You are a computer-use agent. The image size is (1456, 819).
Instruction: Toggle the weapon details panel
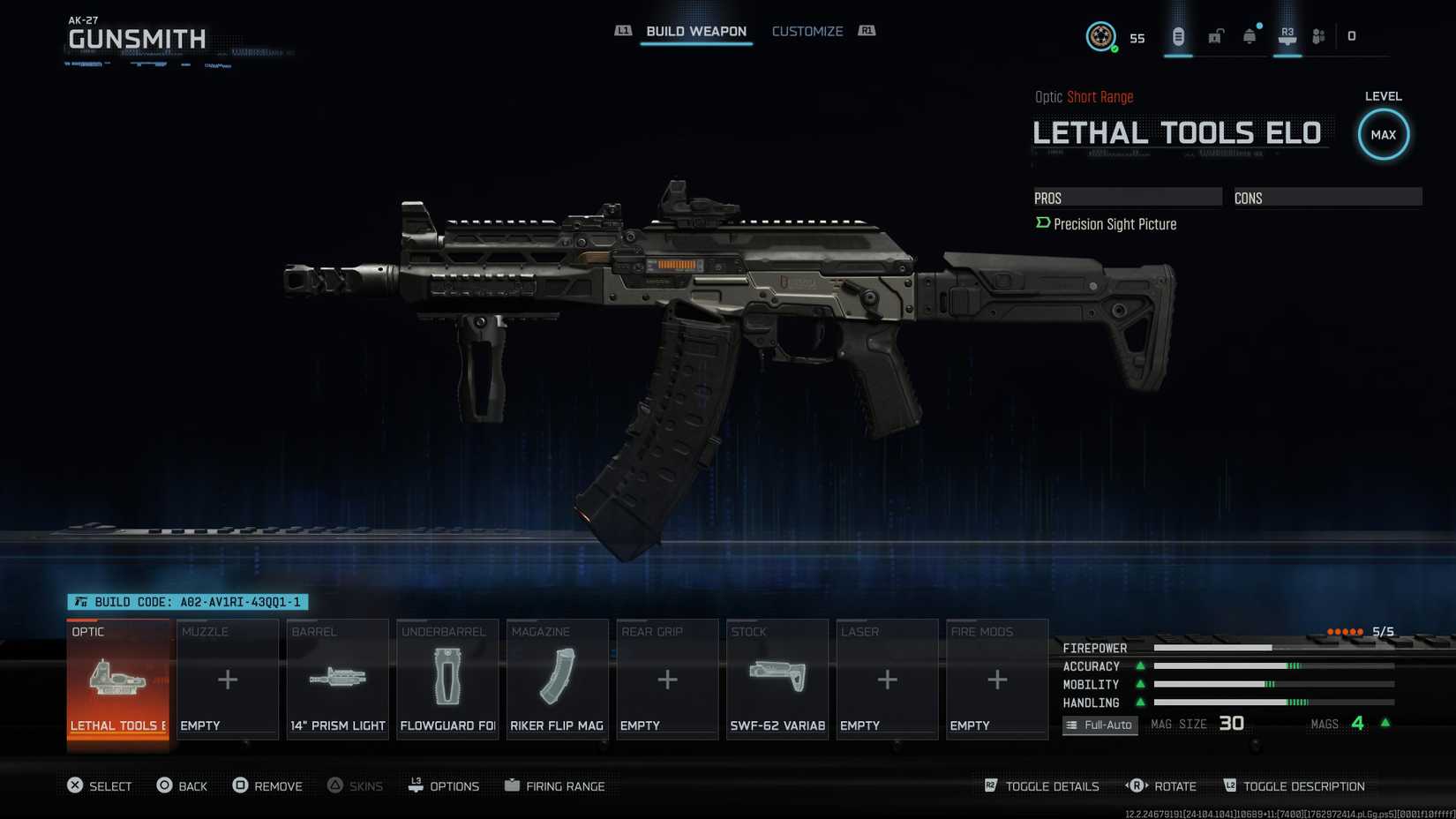pyautogui.click(x=1042, y=786)
